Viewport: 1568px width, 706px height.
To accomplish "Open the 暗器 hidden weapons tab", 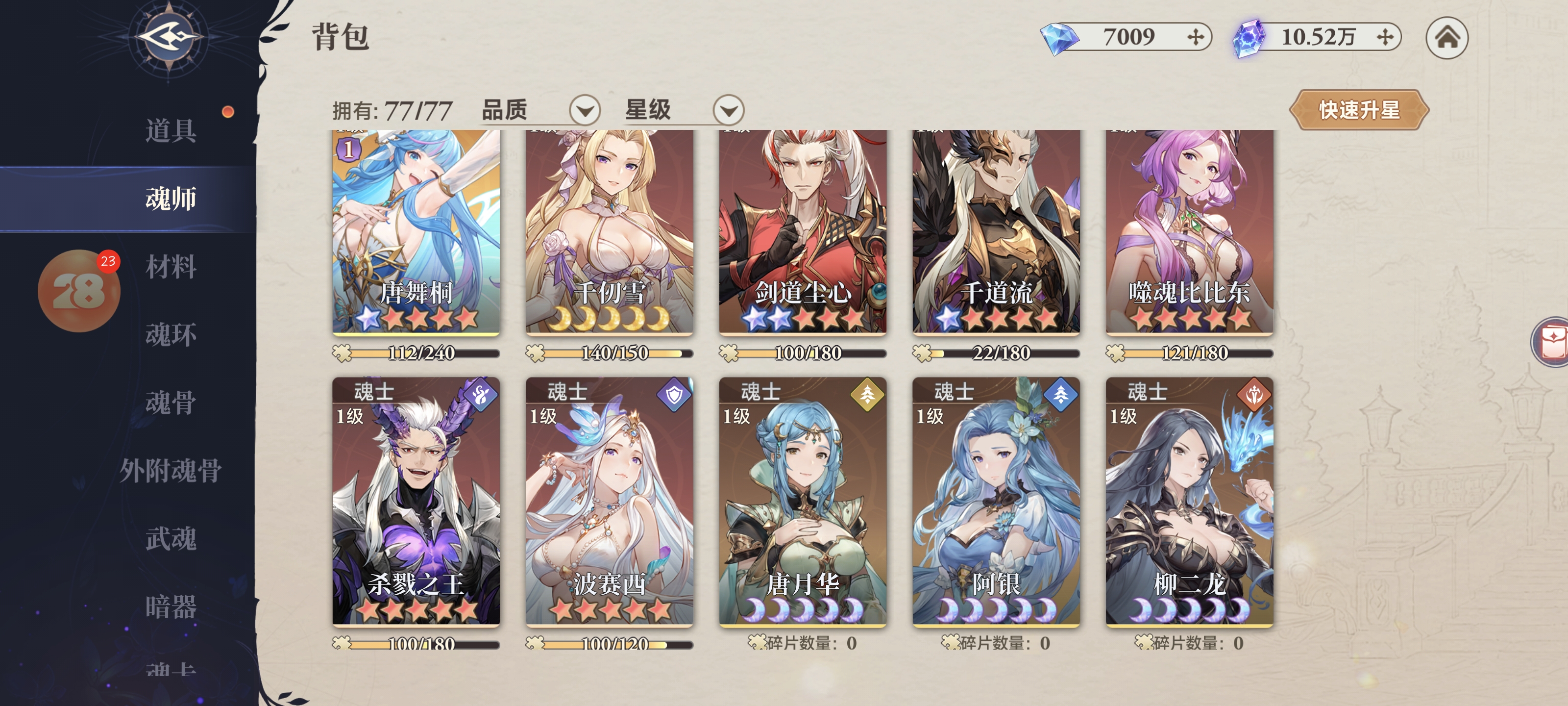I will 171,606.
